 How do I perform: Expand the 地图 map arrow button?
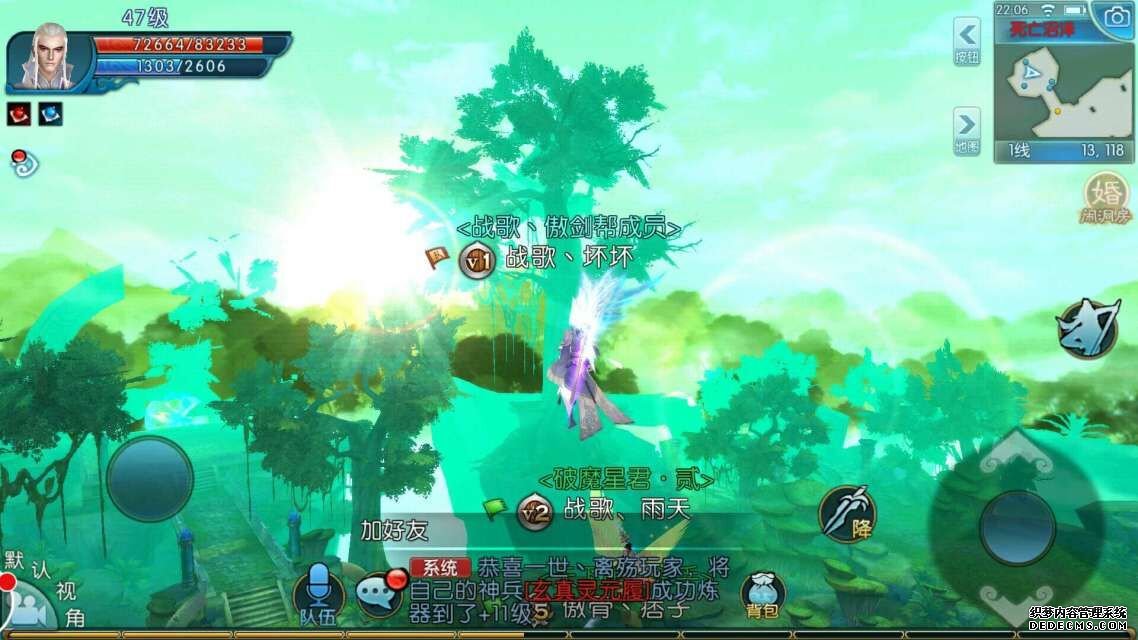click(967, 131)
